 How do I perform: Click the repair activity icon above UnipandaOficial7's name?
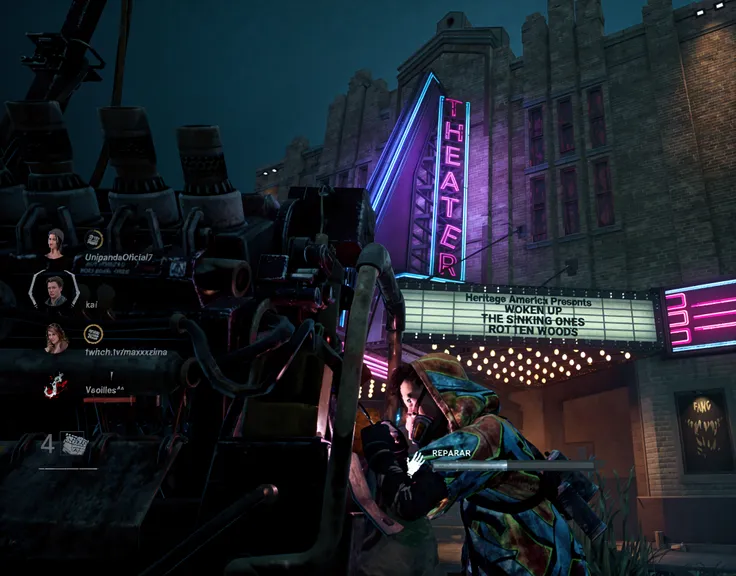pyautogui.click(x=93, y=239)
